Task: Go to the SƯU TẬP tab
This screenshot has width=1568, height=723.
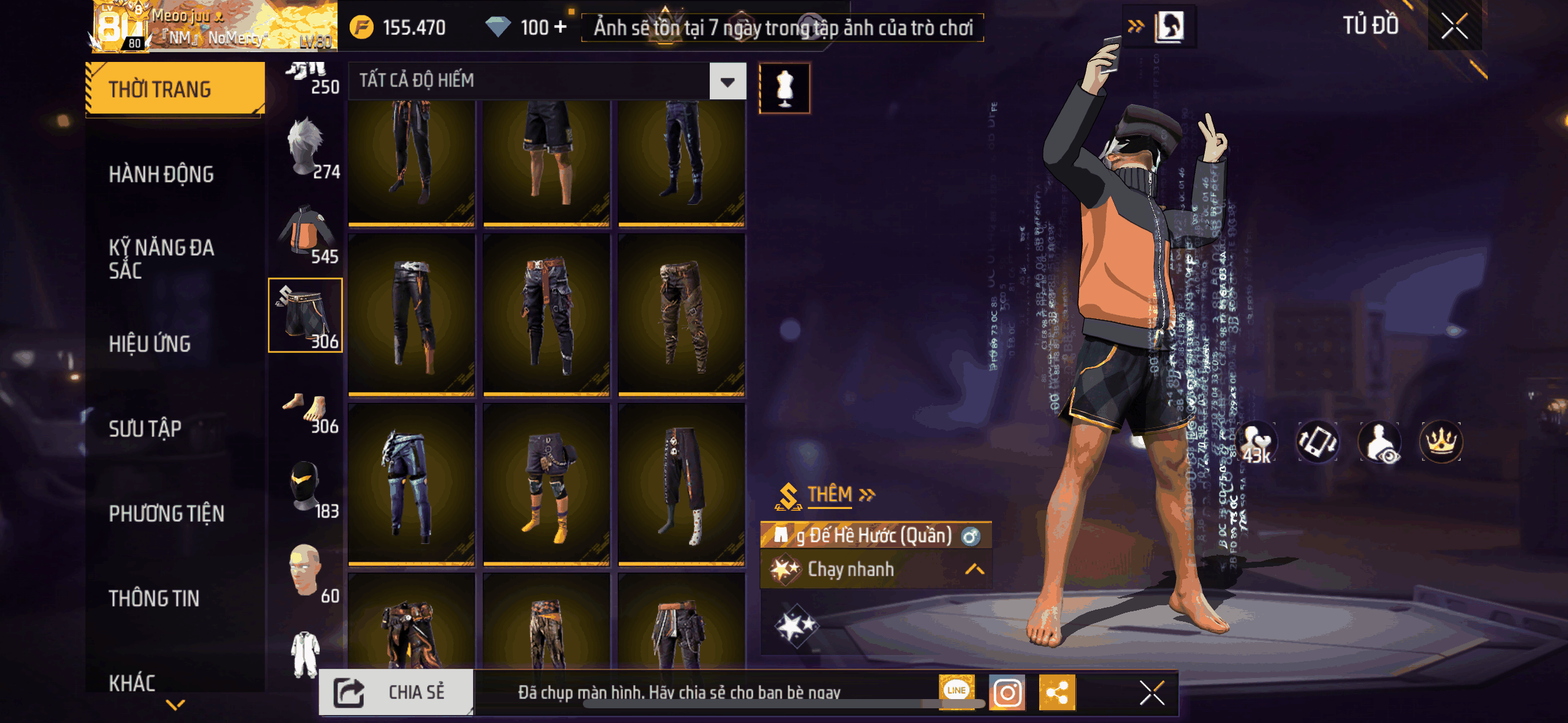Action: (x=145, y=429)
